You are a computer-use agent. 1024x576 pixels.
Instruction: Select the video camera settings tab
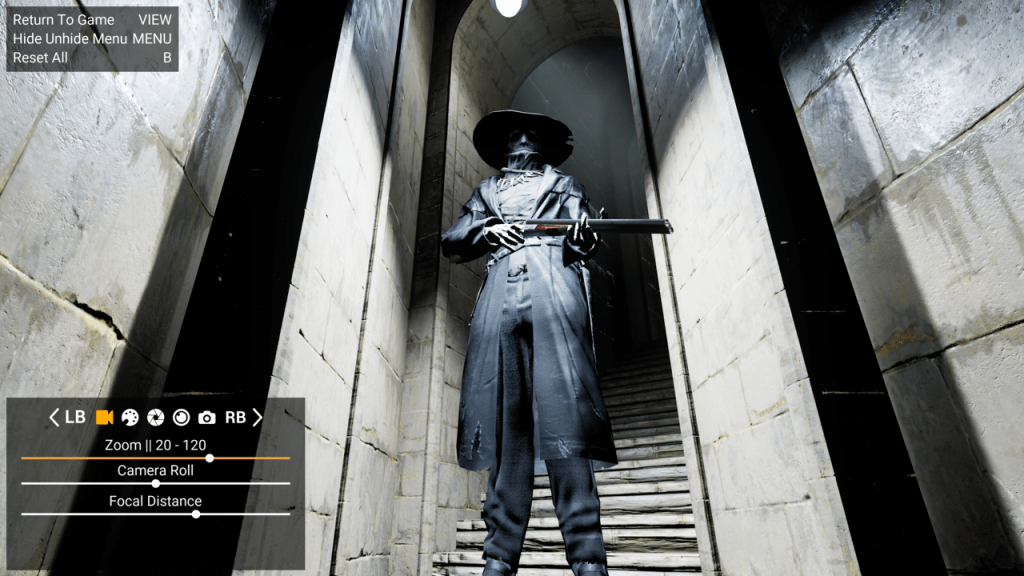(103, 417)
